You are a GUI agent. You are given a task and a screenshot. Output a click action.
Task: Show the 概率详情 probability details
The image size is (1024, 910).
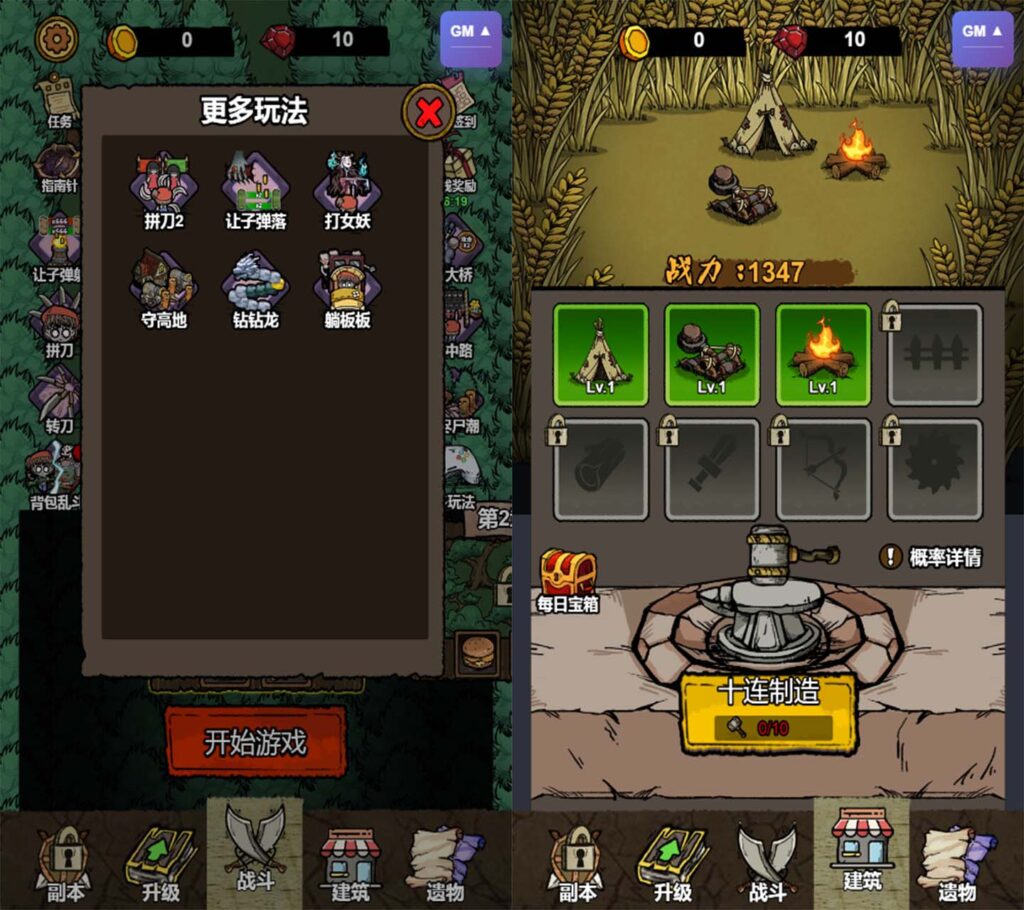click(930, 557)
